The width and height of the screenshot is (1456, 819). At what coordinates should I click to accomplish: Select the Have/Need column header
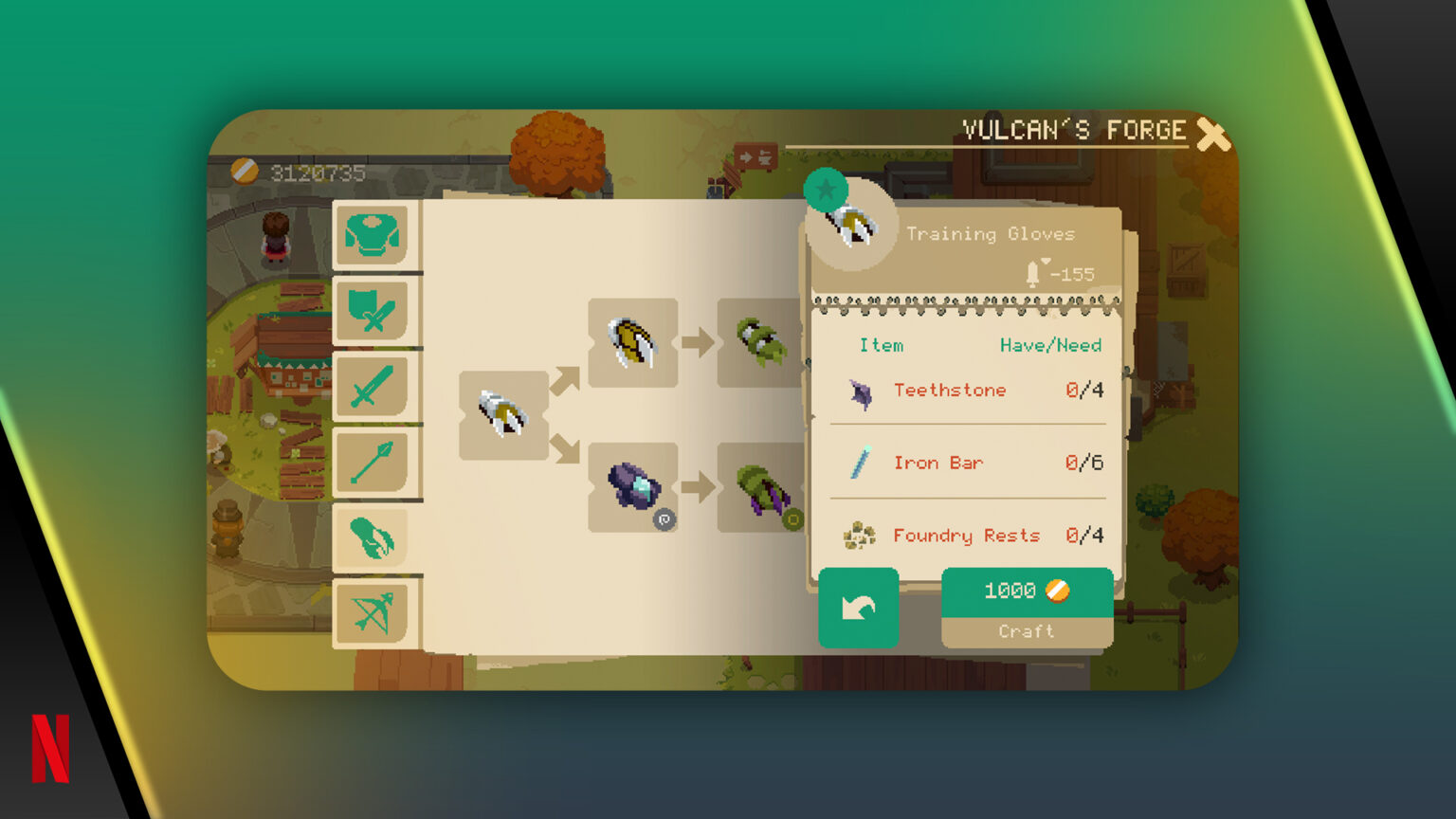(1050, 345)
